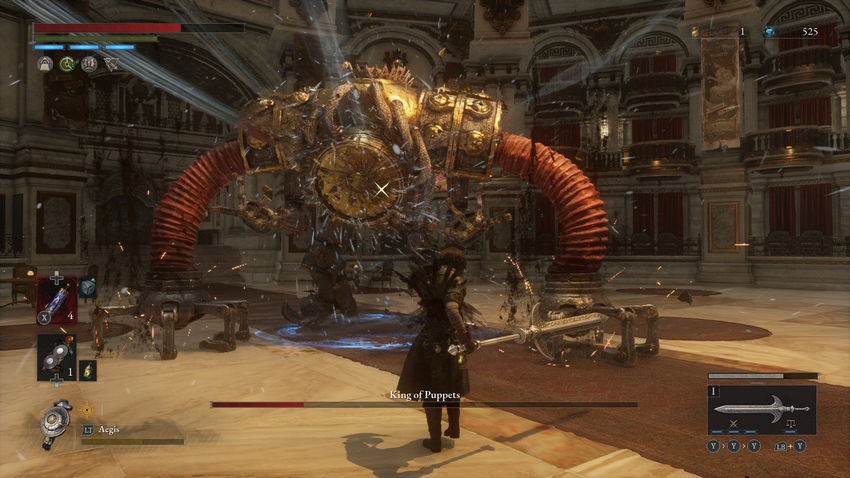This screenshot has height=478, width=850.
Task: Click the small yellow lamp item icon
Action: [x=88, y=370]
